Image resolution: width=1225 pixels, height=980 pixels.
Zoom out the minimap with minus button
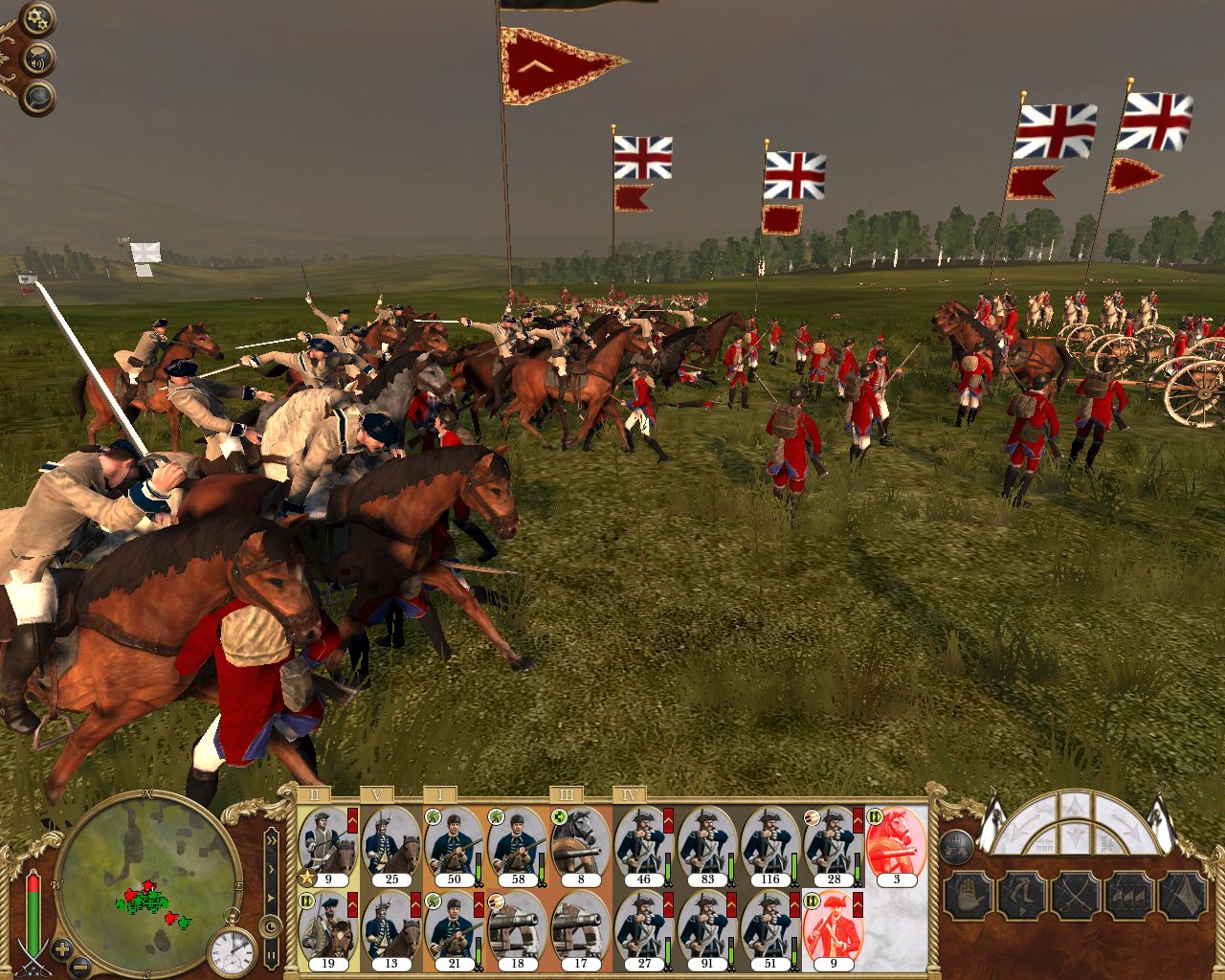(82, 968)
